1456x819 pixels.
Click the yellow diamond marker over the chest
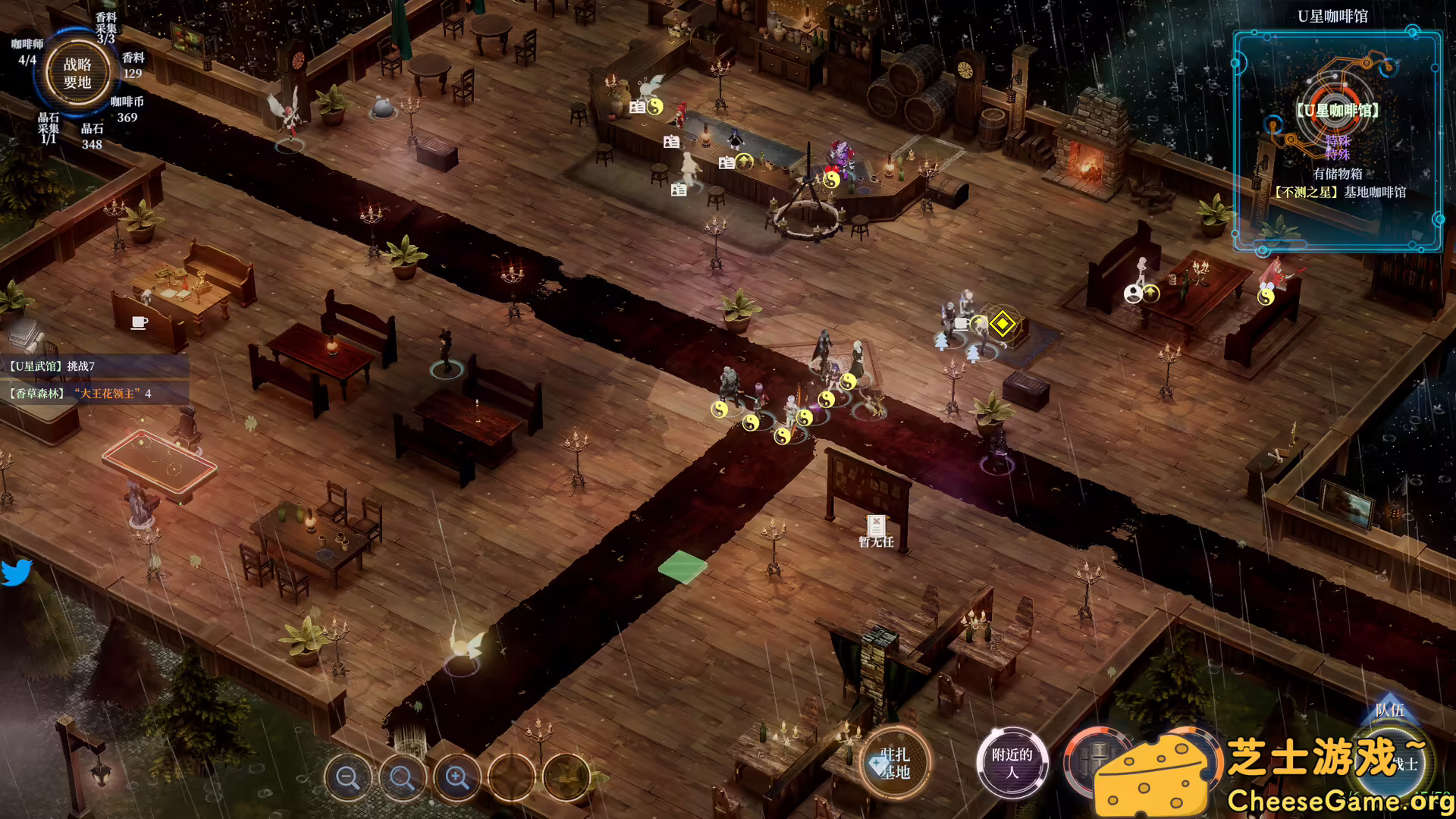tap(1003, 325)
